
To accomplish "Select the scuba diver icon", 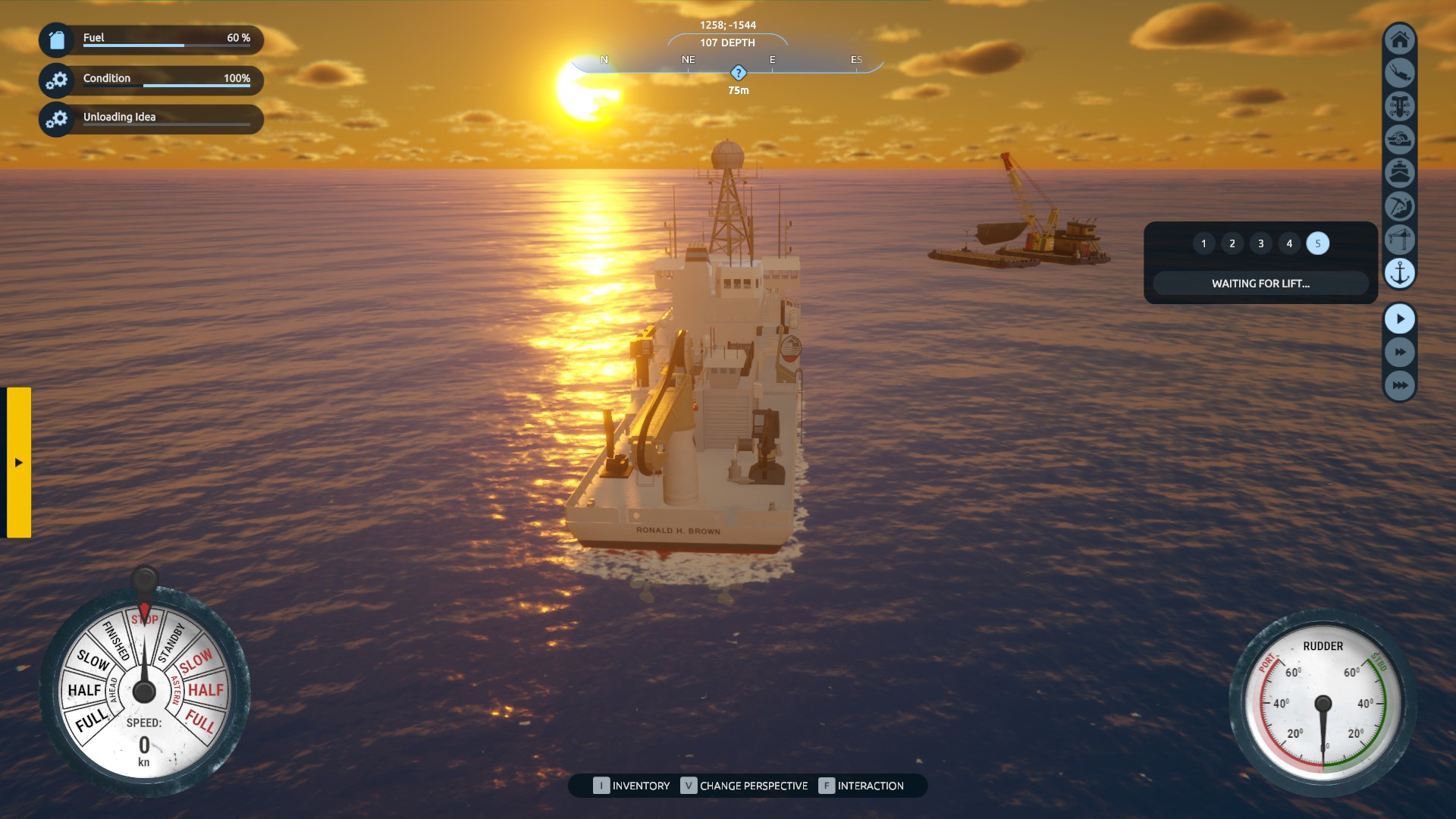I will pos(1400,73).
